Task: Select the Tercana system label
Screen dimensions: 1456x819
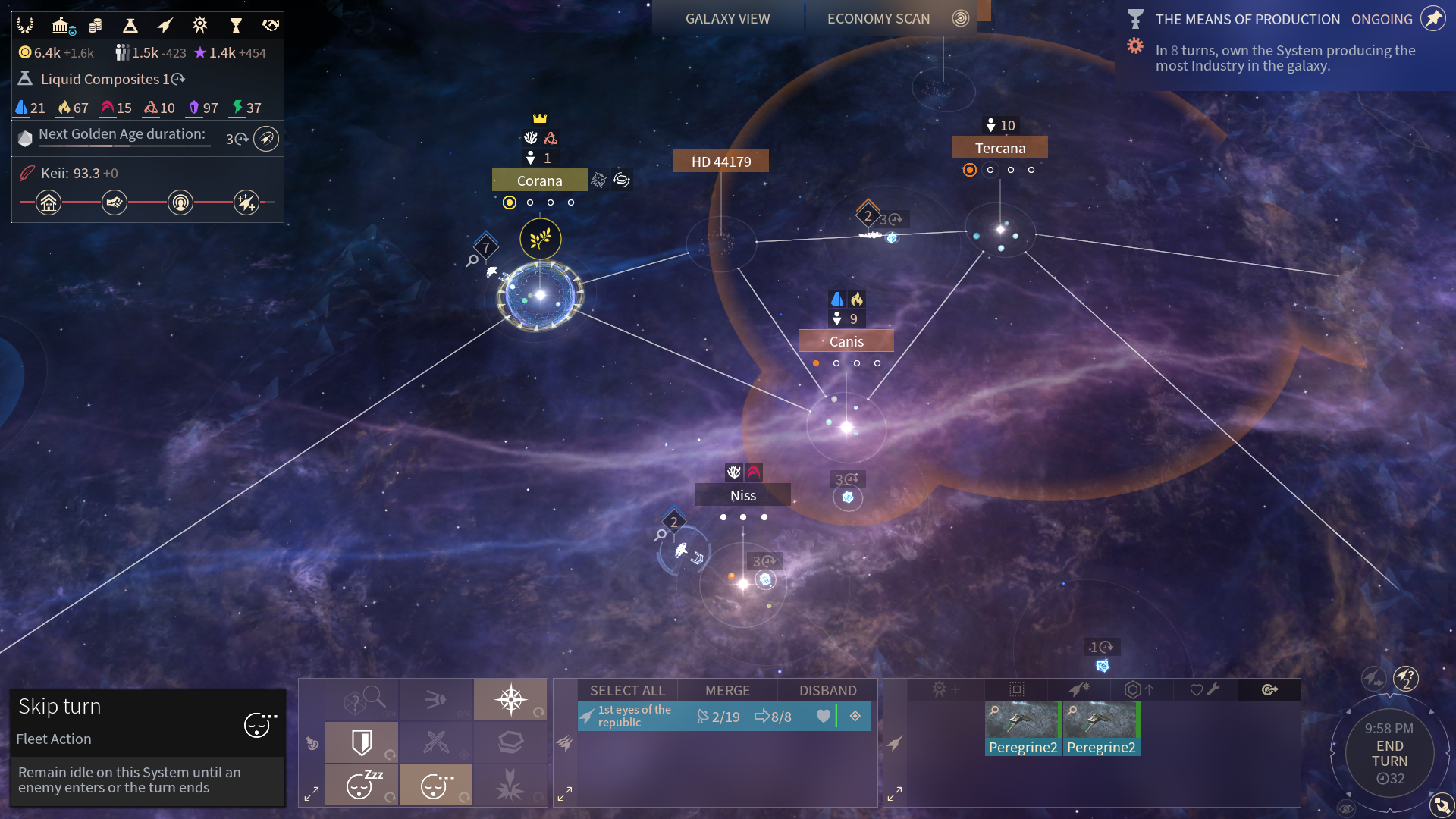Action: (x=999, y=148)
